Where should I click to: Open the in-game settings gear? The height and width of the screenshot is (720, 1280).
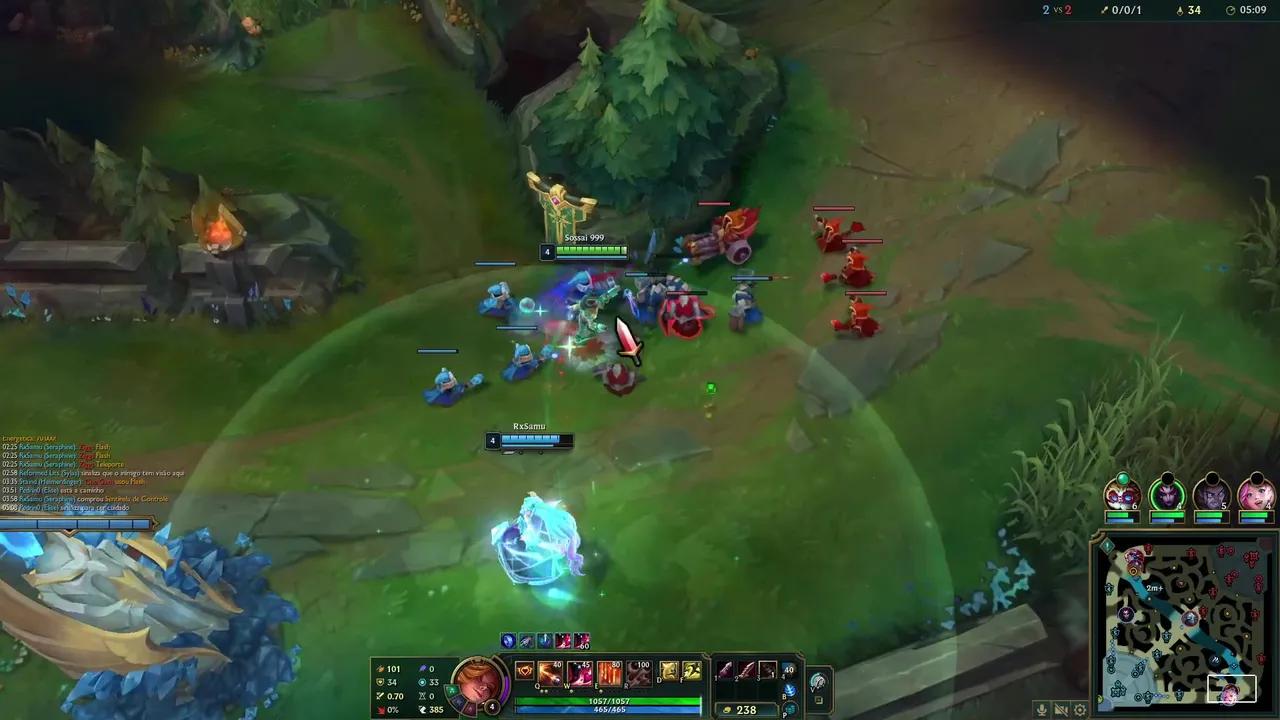pos(1080,710)
